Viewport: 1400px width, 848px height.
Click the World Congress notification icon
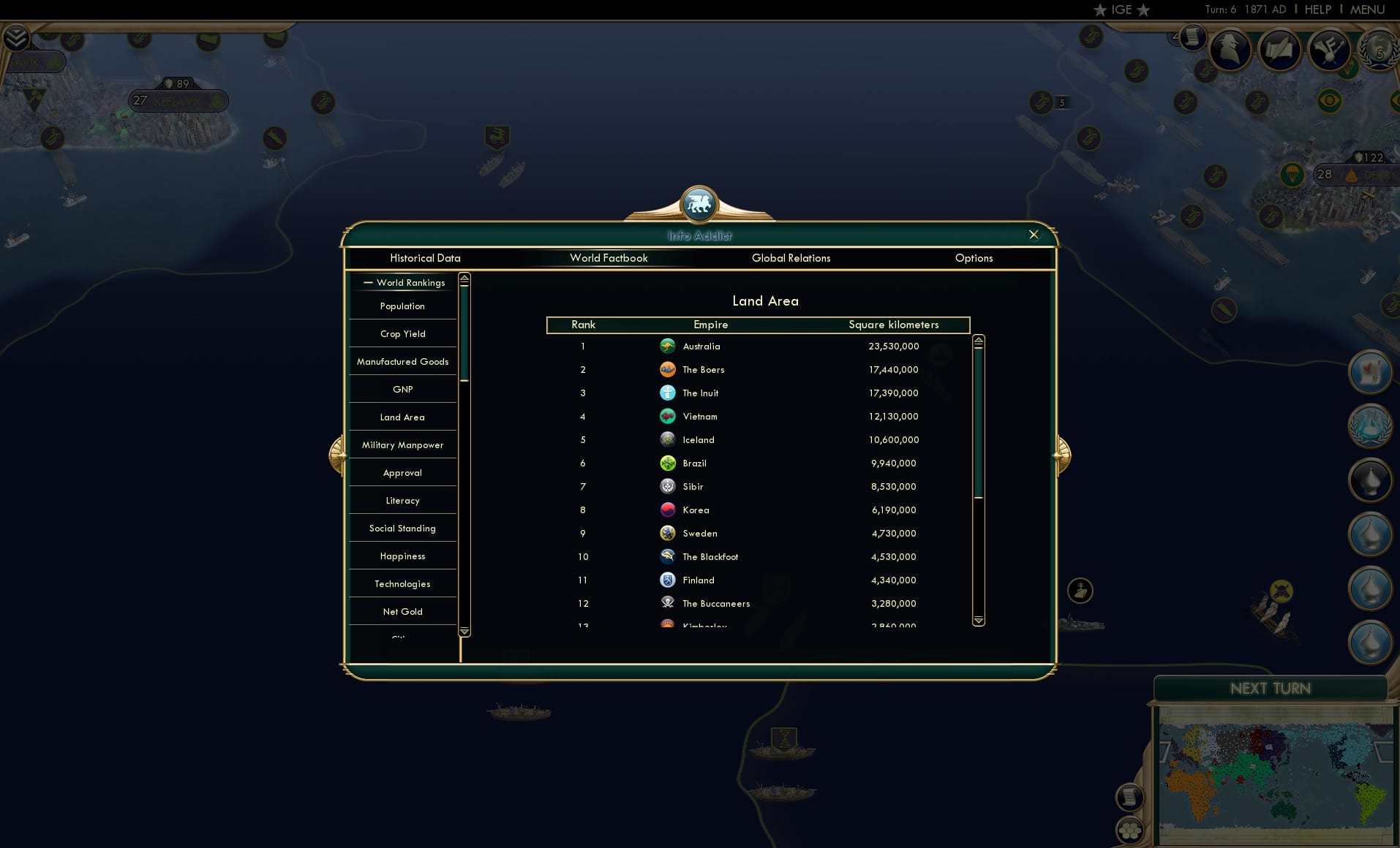pos(1371,425)
